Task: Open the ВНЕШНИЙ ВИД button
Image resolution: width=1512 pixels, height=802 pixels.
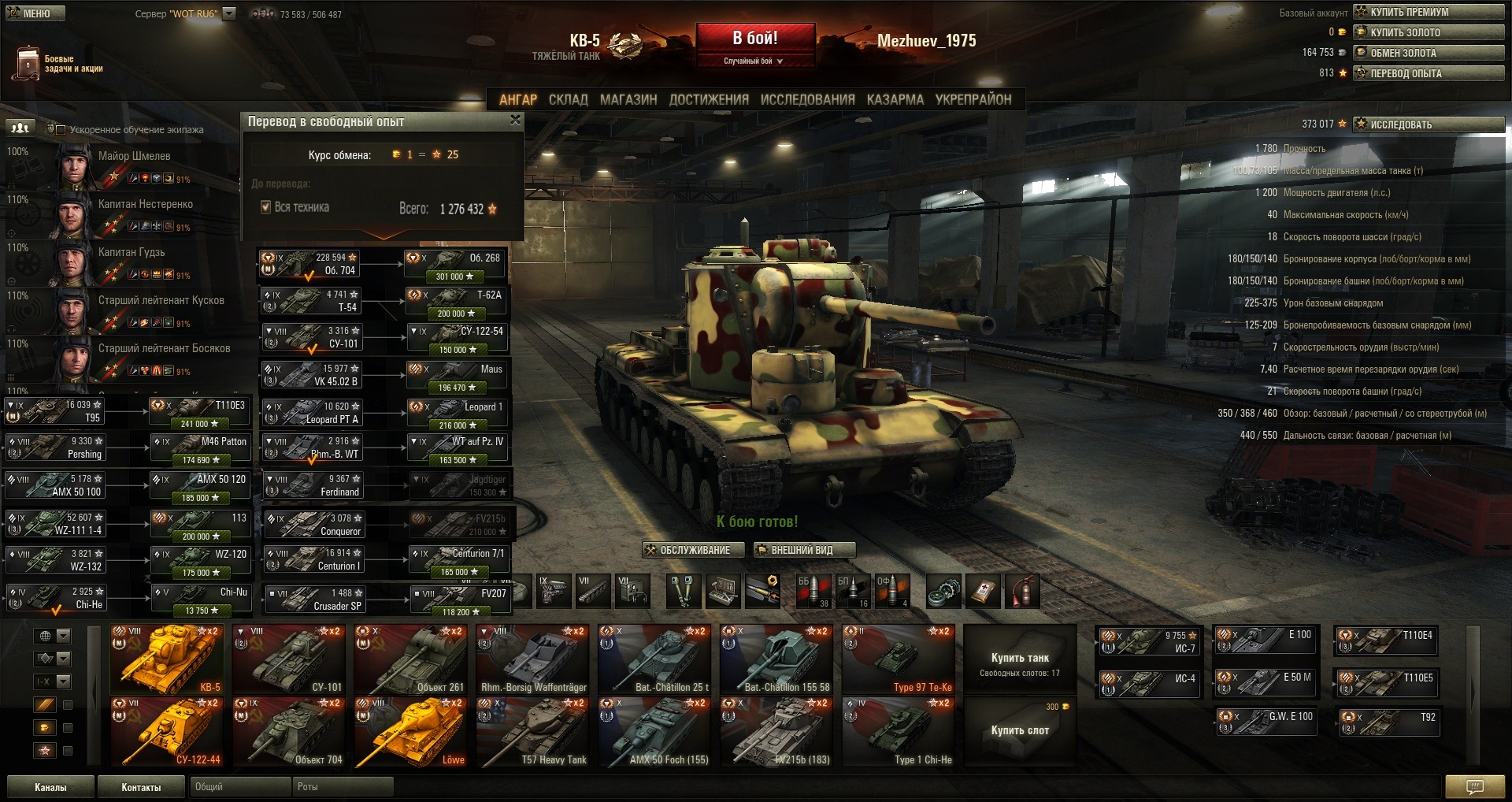Action: (803, 550)
